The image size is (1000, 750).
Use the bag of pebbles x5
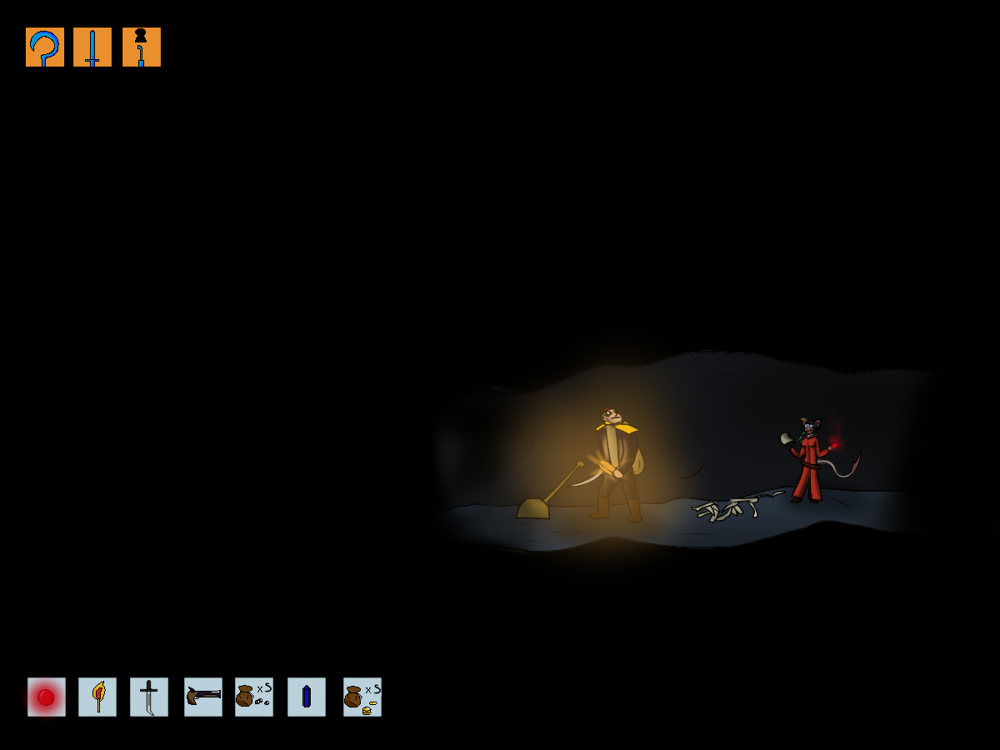tap(254, 697)
